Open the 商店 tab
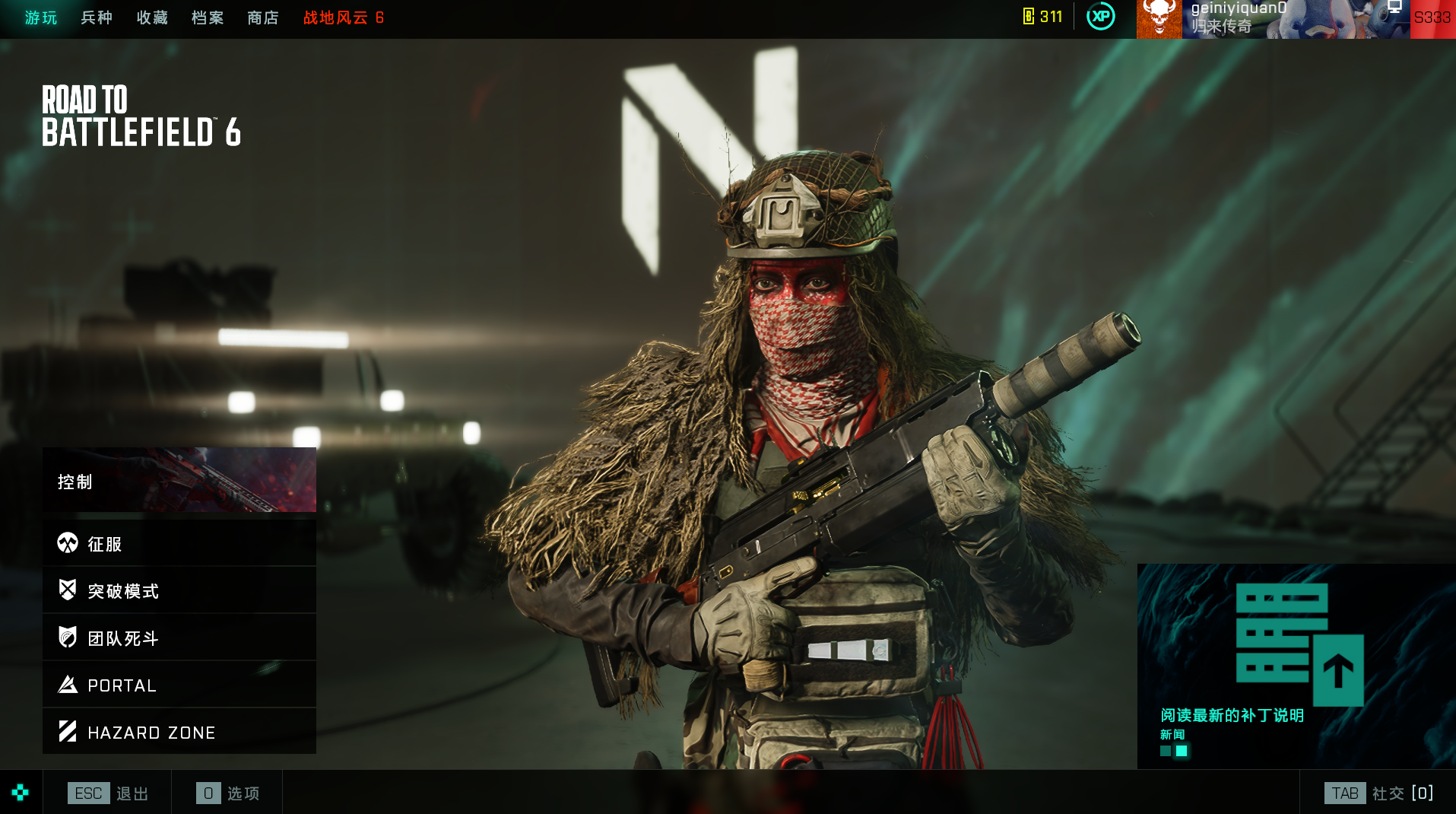Screen dimensions: 1456x814 [263, 17]
